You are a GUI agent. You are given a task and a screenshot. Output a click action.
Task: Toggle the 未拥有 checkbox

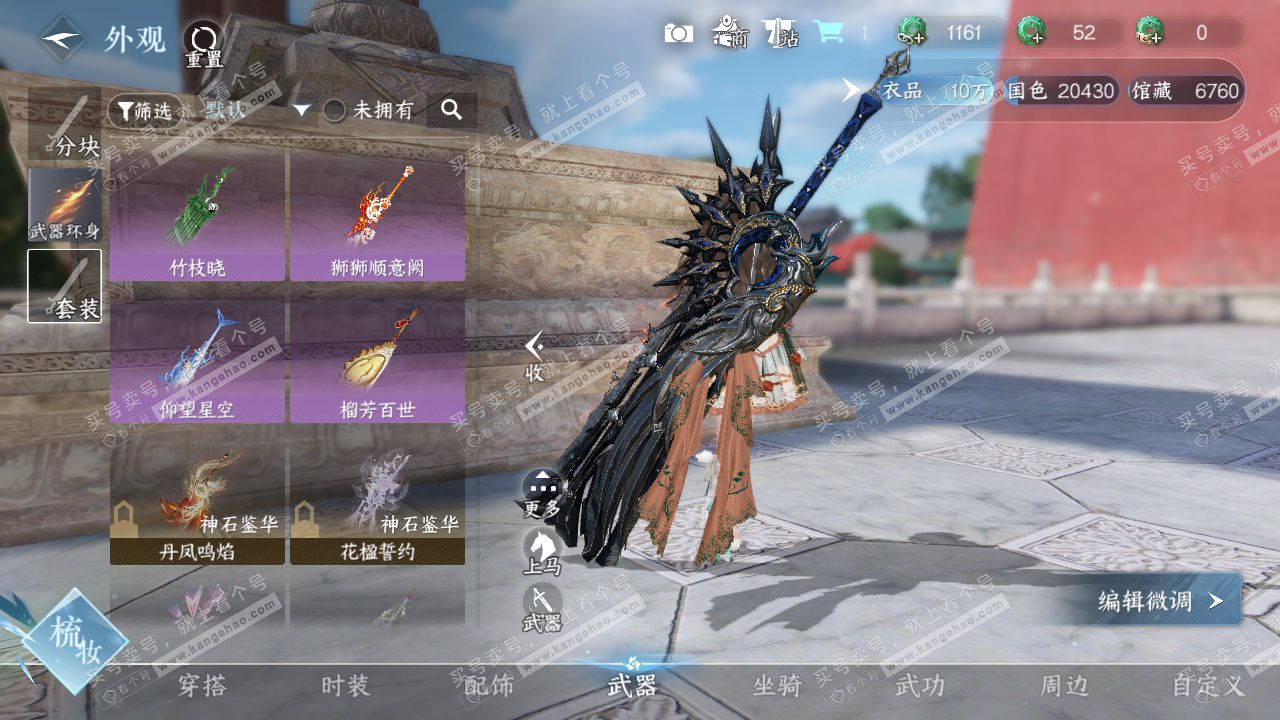pyautogui.click(x=334, y=110)
